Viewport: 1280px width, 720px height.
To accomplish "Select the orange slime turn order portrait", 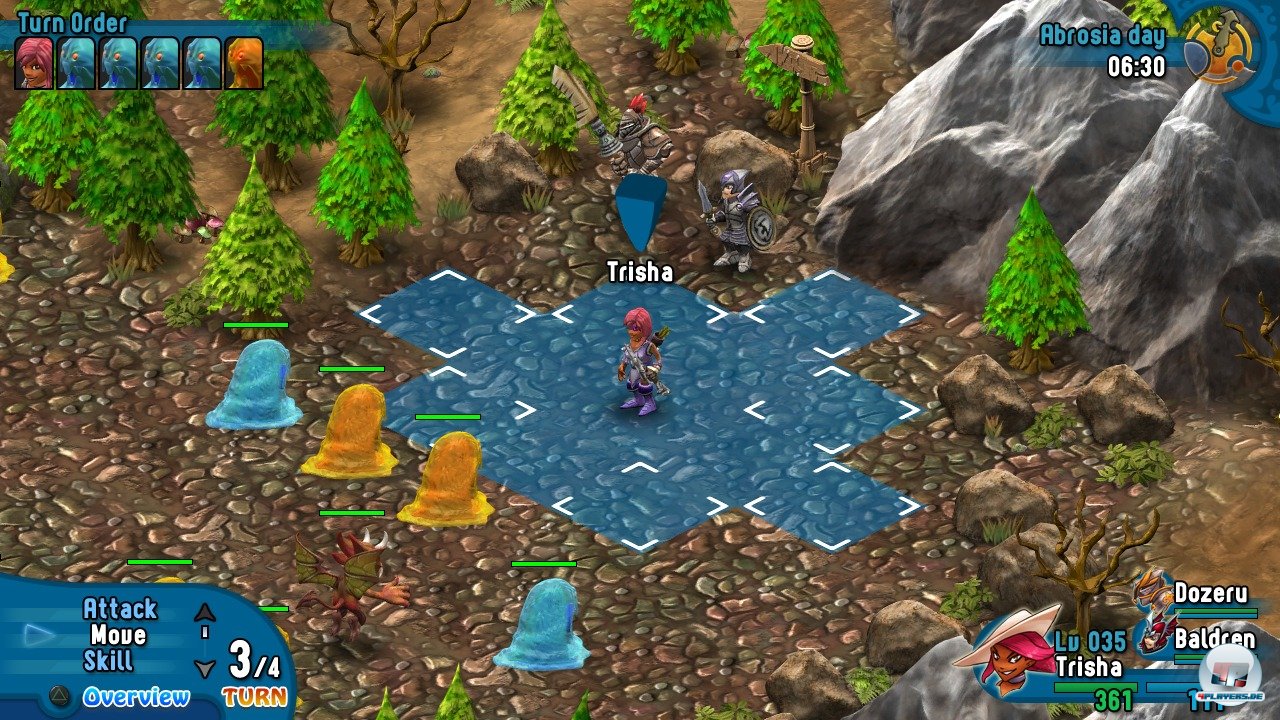I will pyautogui.click(x=244, y=63).
